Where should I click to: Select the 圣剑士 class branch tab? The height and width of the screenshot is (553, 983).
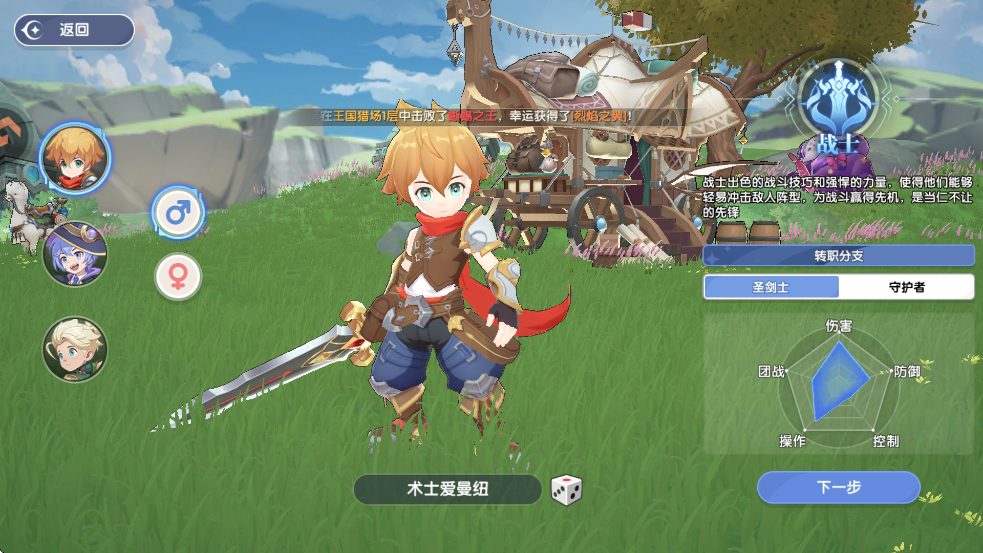[771, 287]
